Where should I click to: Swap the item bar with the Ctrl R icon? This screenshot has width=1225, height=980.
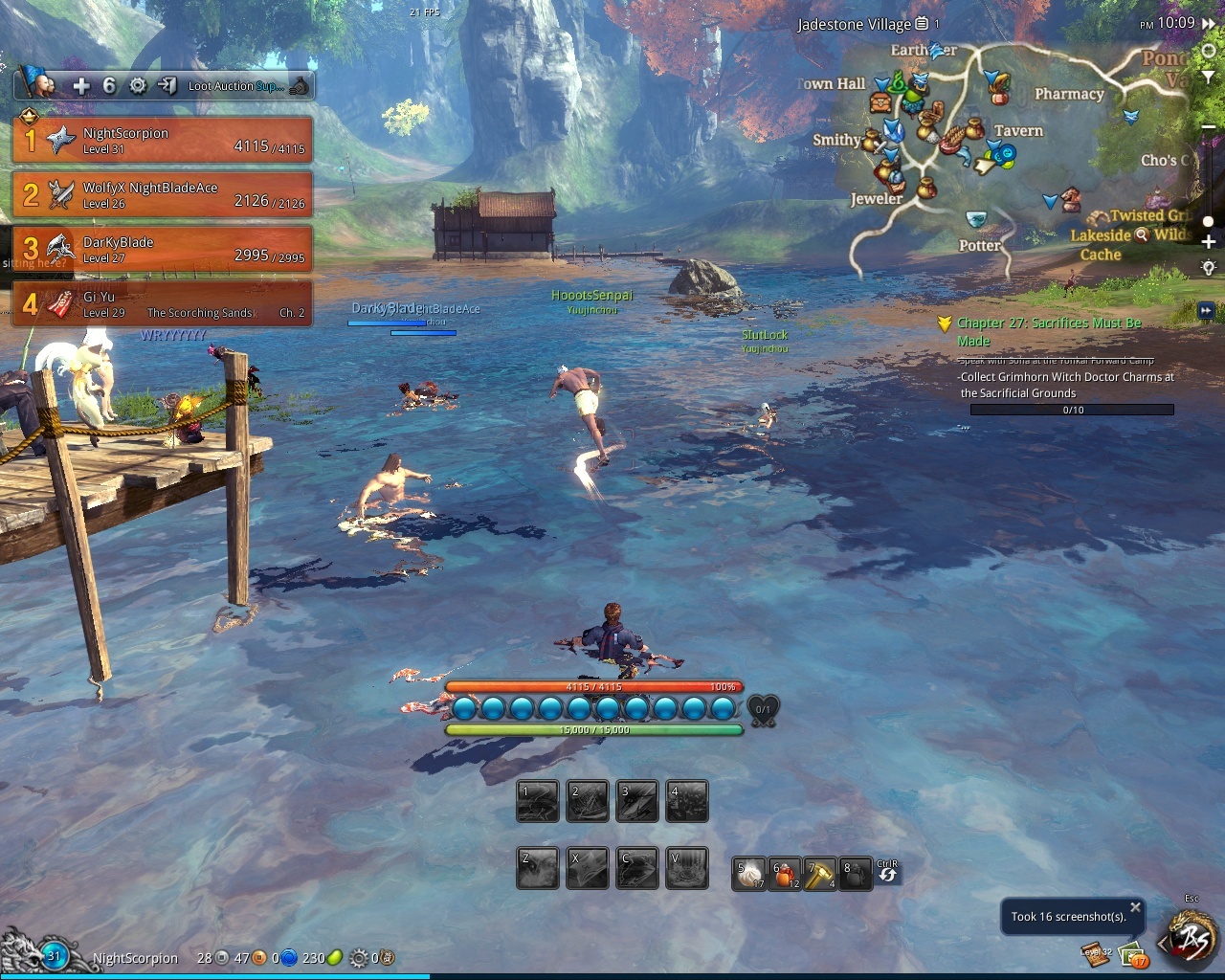888,872
